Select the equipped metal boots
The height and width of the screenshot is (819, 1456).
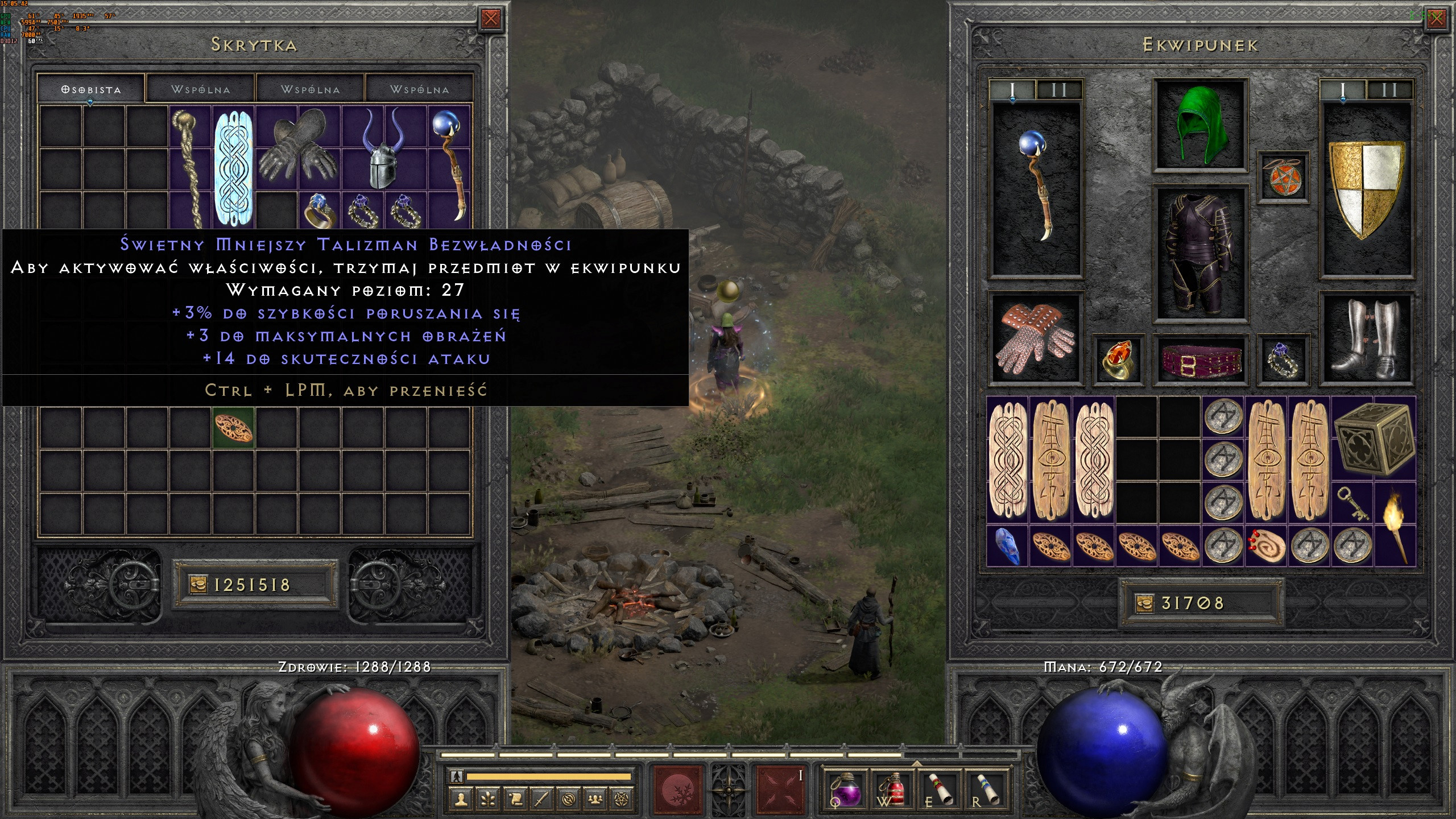(x=1366, y=339)
